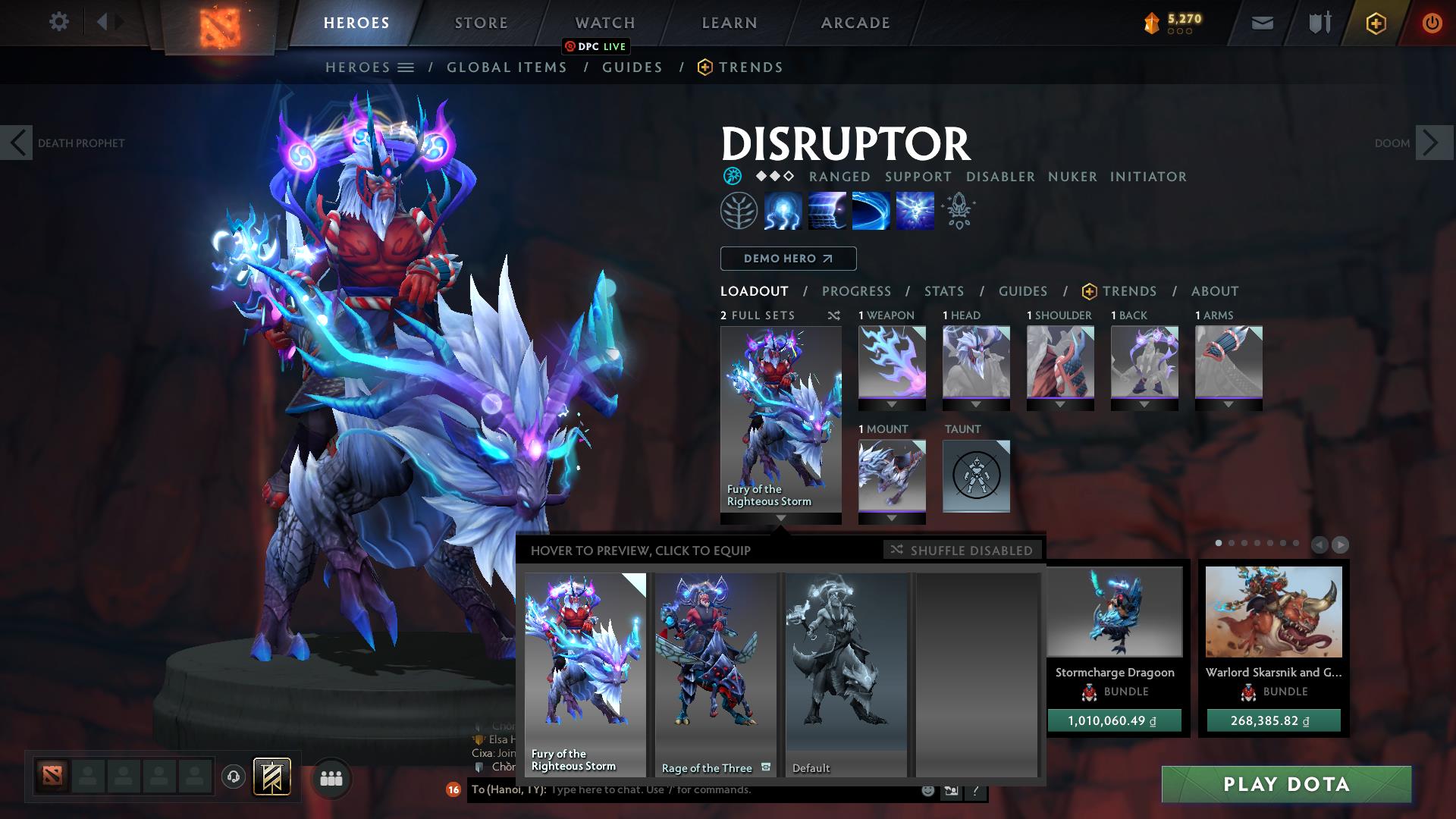The image size is (1456, 819).
Task: Click the red power exit icon
Action: (1432, 23)
